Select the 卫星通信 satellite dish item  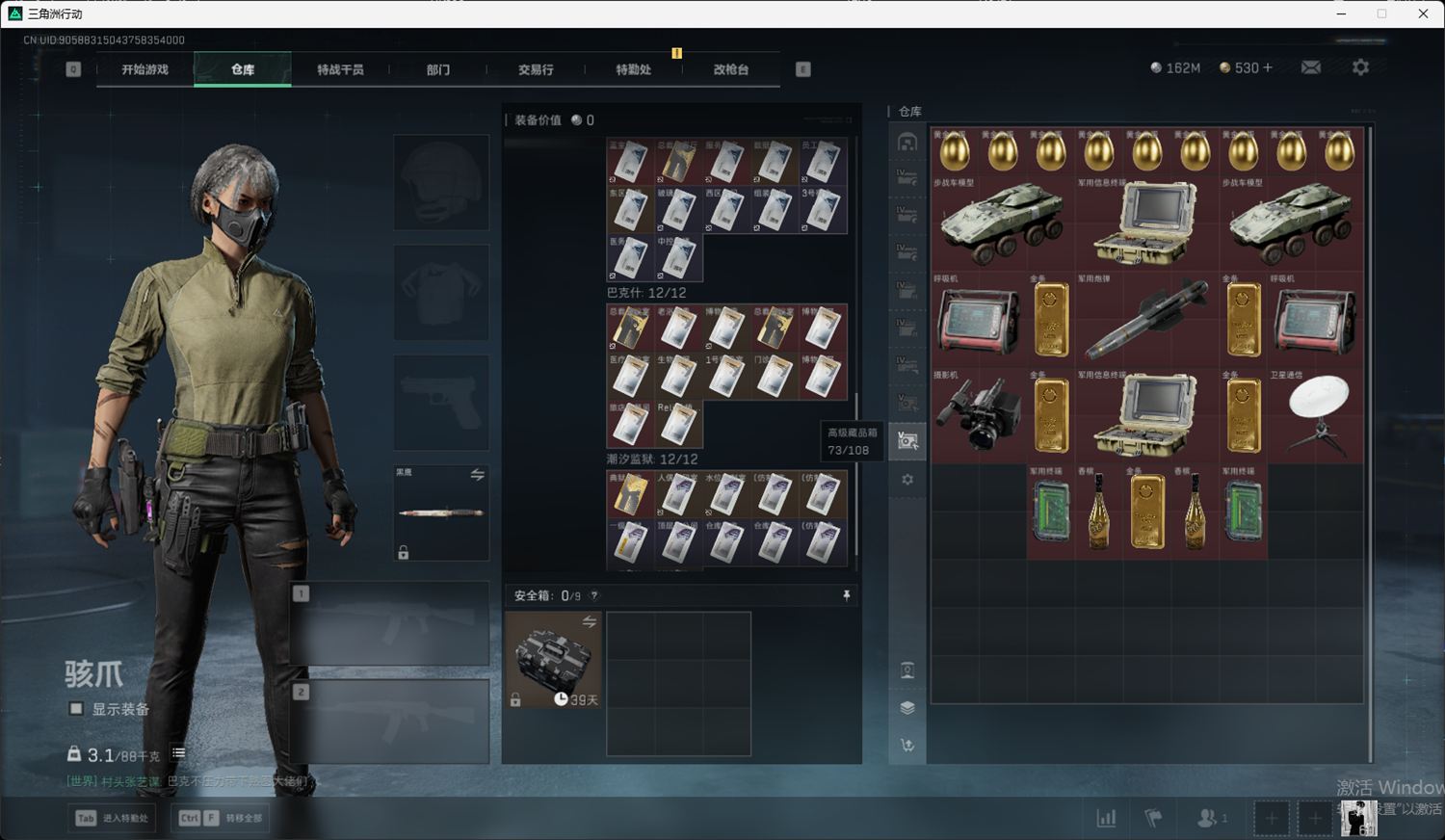[1315, 415]
